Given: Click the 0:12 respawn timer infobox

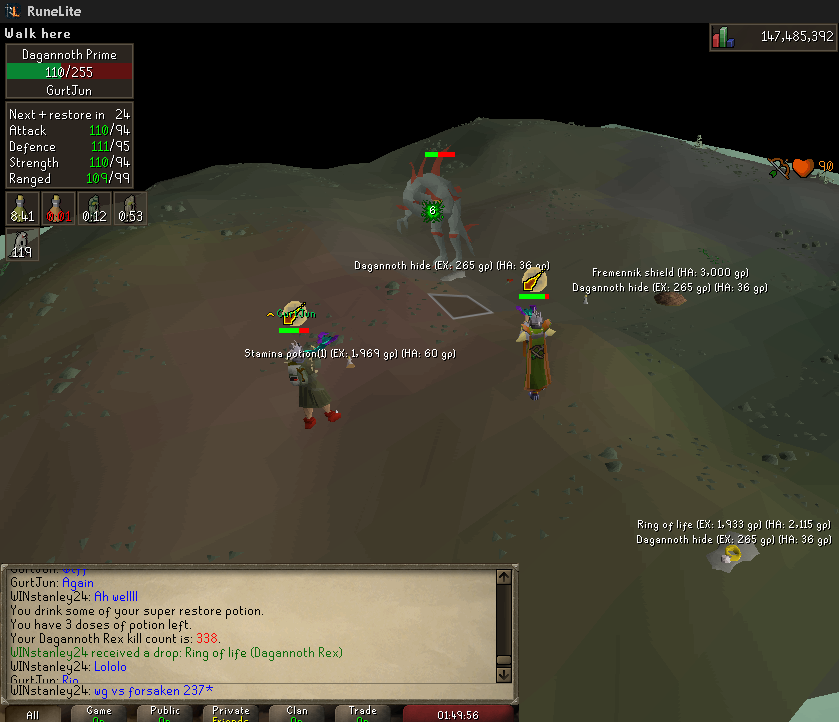Looking at the screenshot, I should pyautogui.click(x=95, y=208).
